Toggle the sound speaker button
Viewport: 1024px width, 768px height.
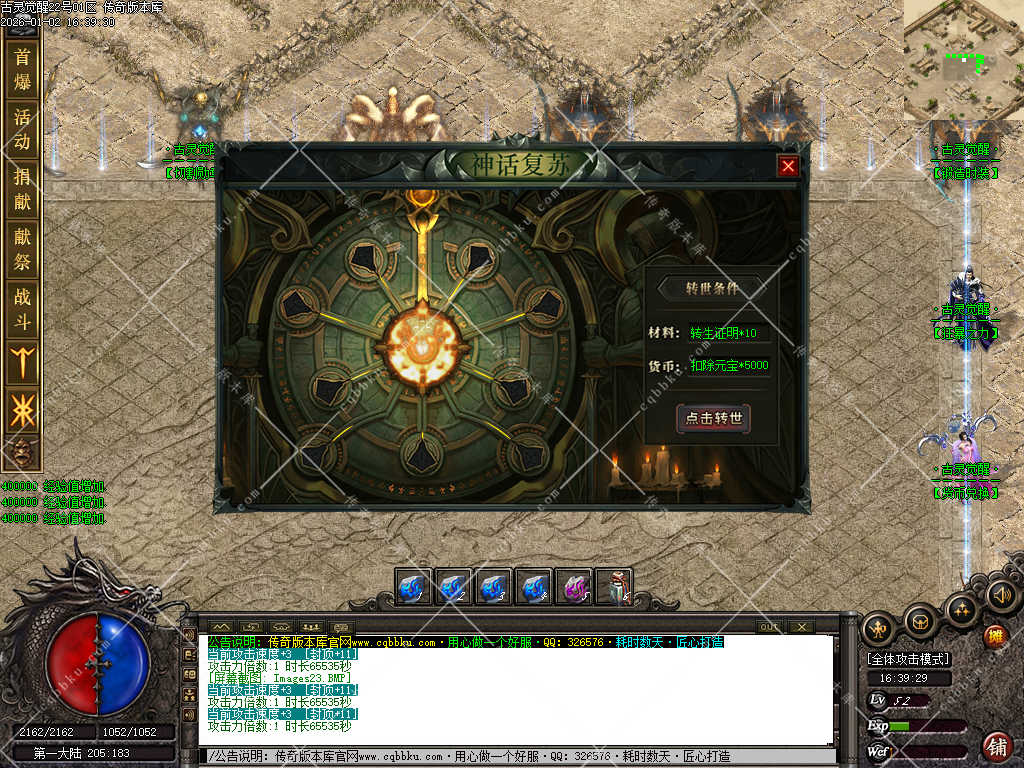1001,596
